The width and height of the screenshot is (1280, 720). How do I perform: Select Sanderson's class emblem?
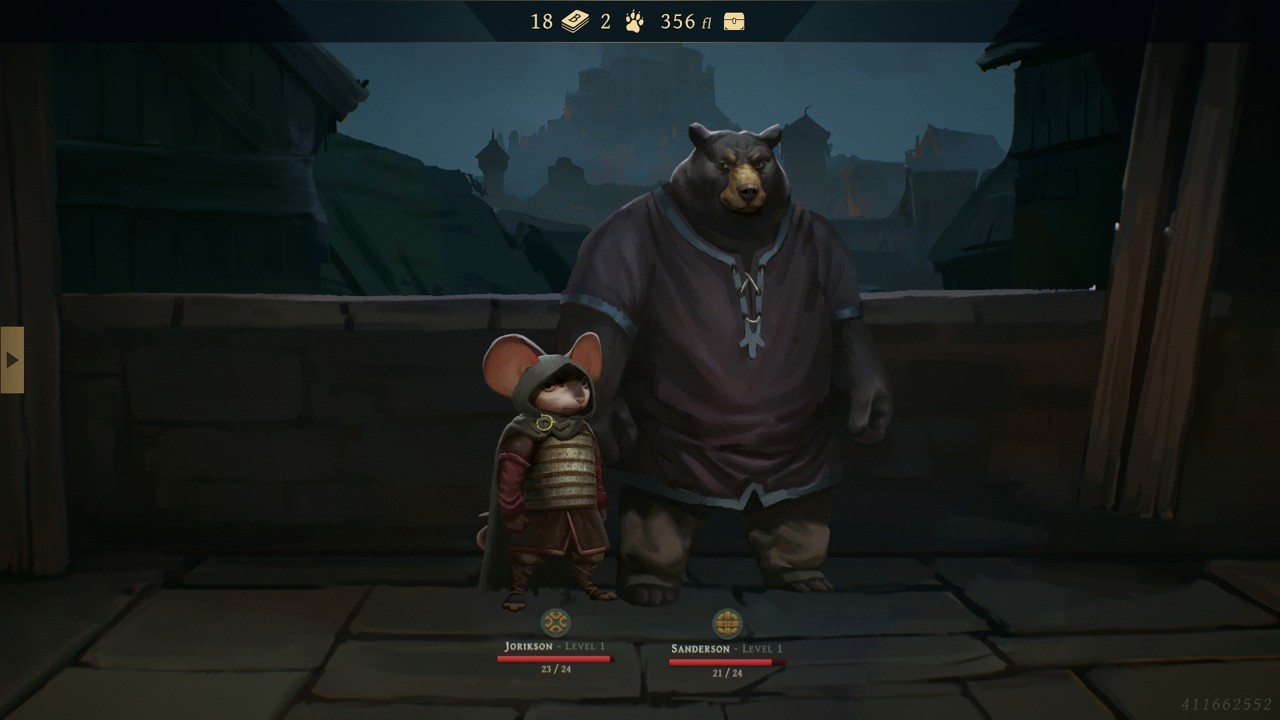point(727,624)
